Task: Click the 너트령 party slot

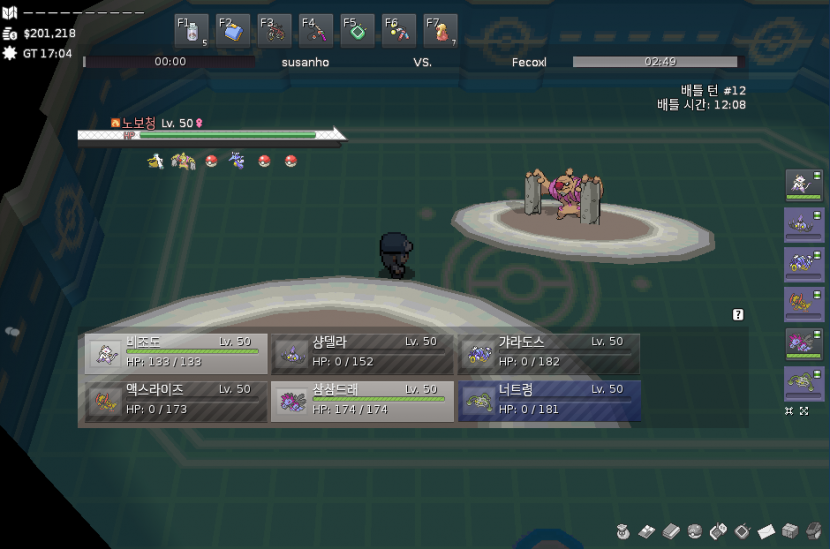Action: 549,401
